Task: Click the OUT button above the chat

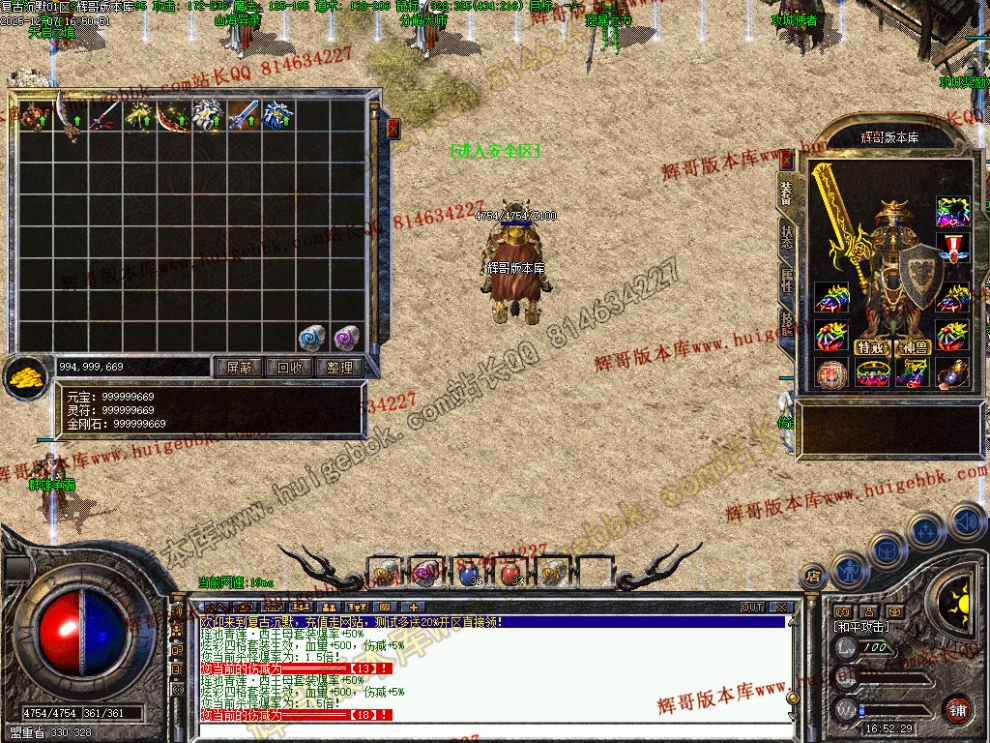Action: click(752, 607)
